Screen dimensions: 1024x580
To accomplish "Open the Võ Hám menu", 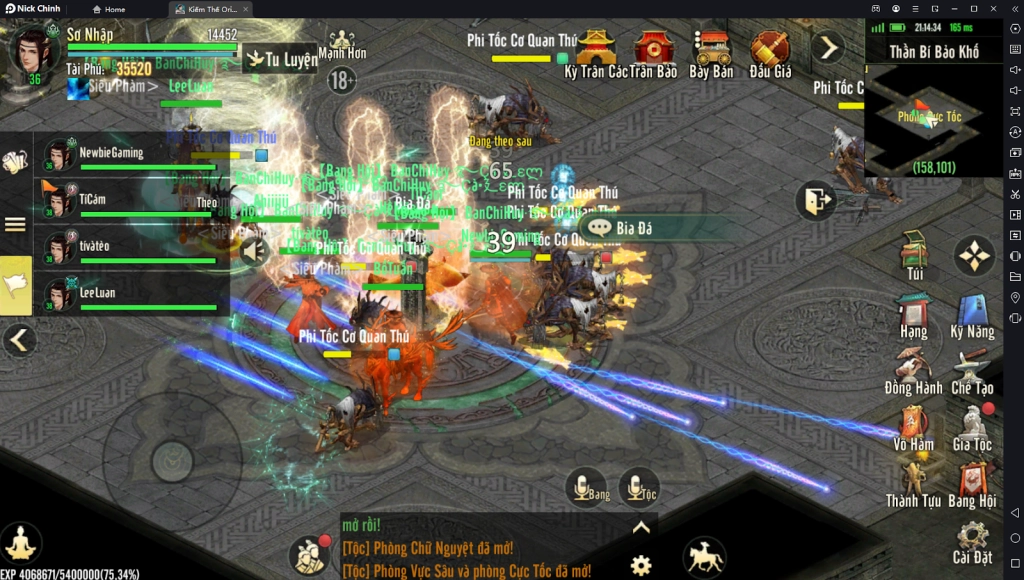I will point(913,426).
